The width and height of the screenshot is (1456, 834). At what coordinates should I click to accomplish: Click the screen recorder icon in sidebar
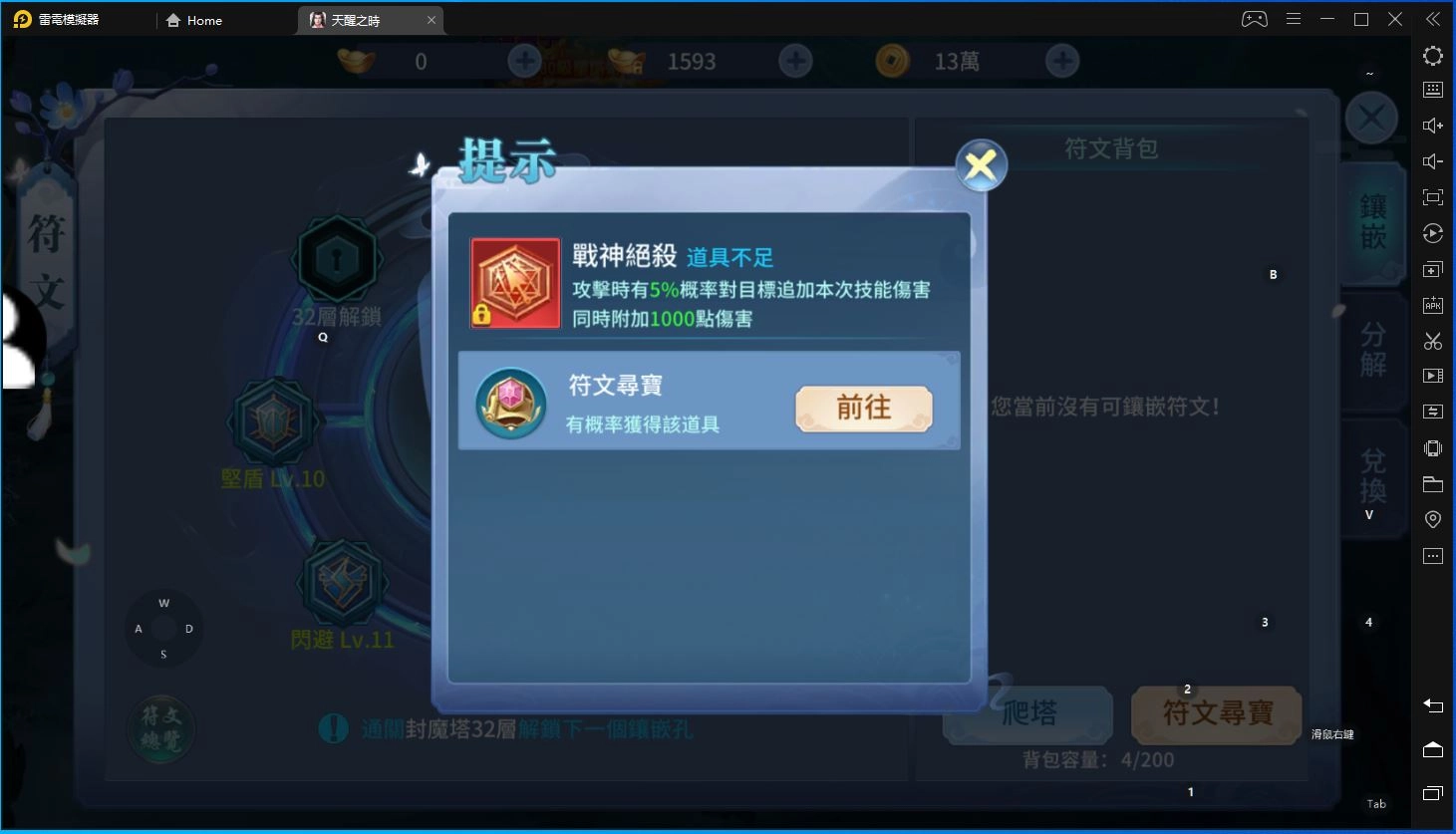[x=1432, y=376]
